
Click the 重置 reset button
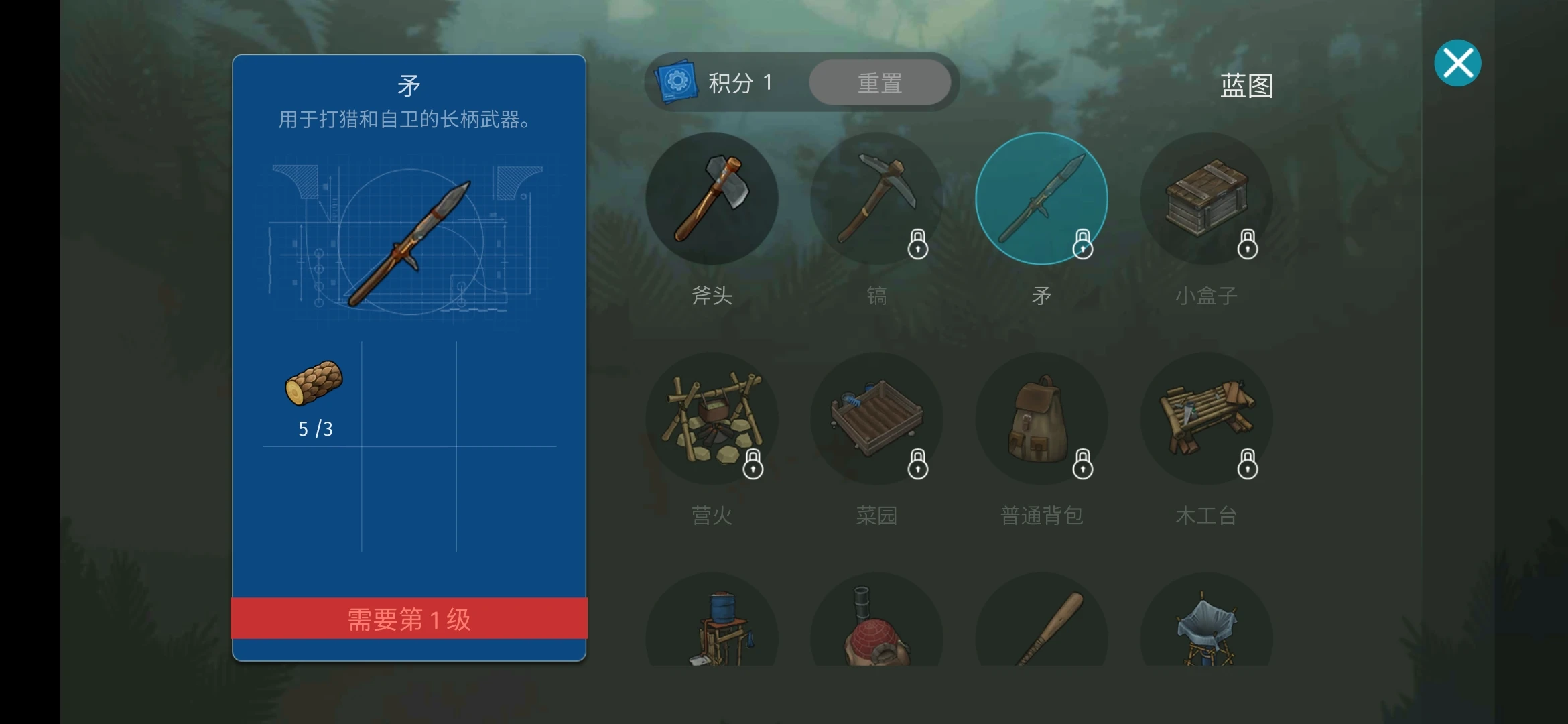[880, 82]
